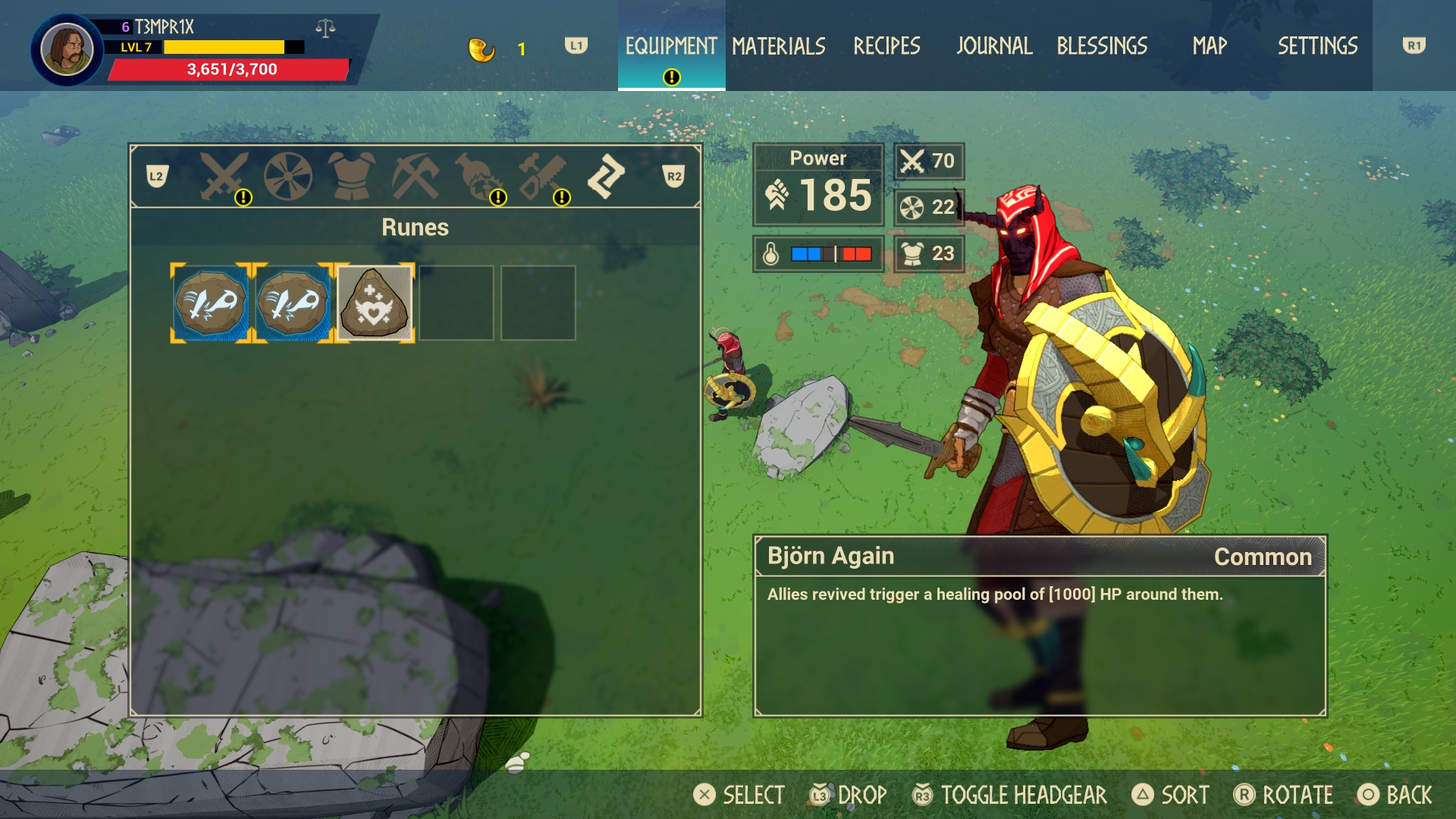Viewport: 1456px width, 819px height.
Task: Go to the Blessings tab
Action: pyautogui.click(x=1102, y=46)
